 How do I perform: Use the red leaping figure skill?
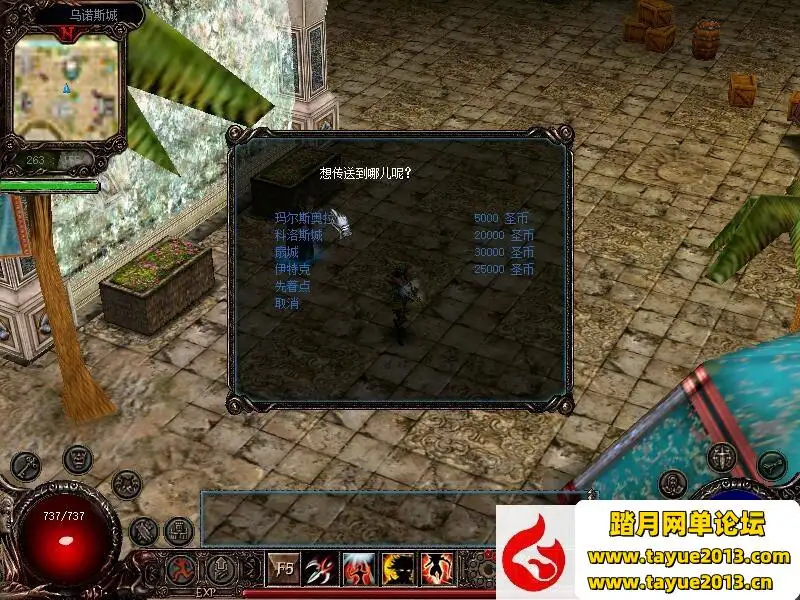point(436,569)
